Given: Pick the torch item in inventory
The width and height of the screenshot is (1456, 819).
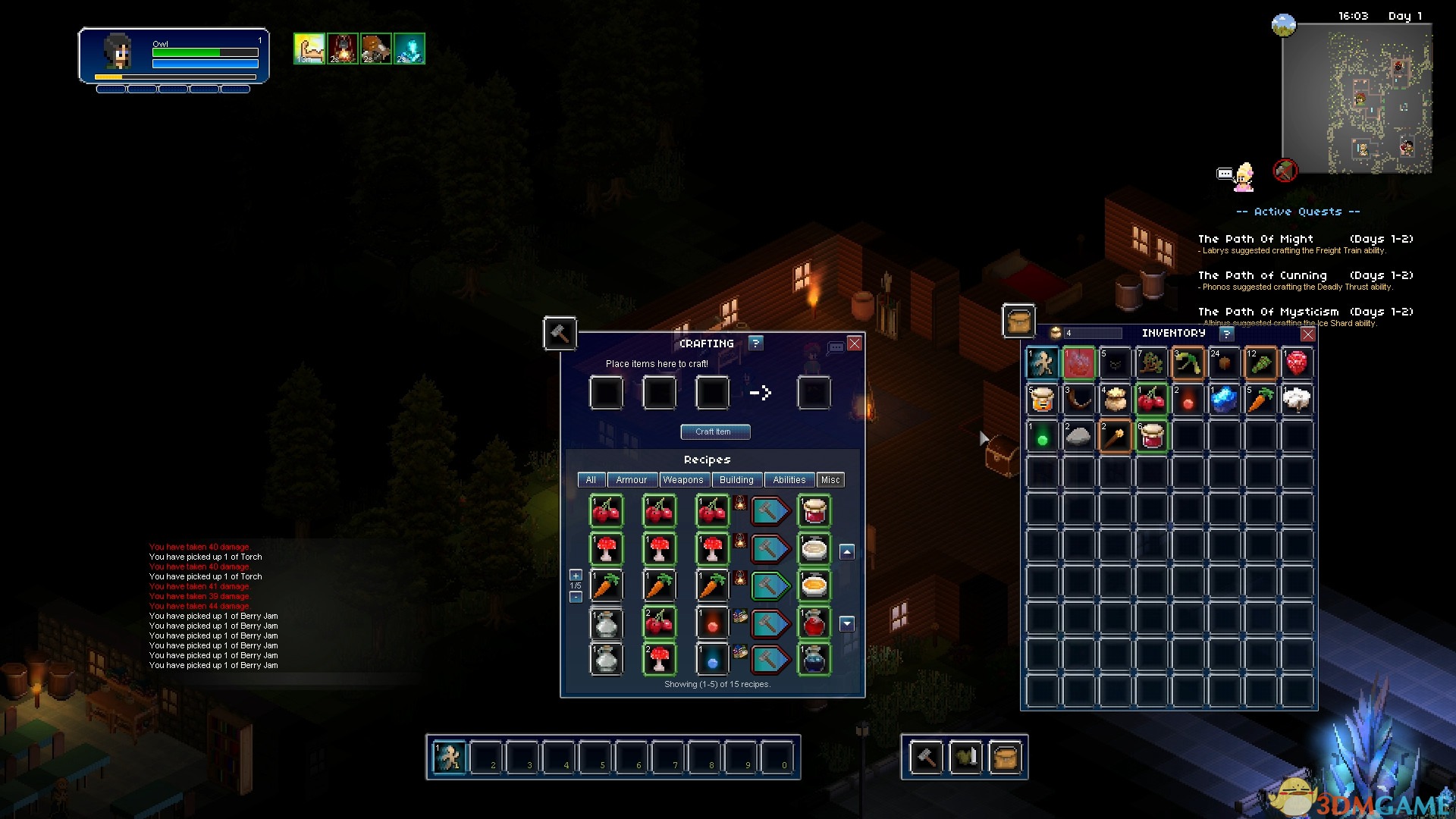Looking at the screenshot, I should (x=1115, y=436).
